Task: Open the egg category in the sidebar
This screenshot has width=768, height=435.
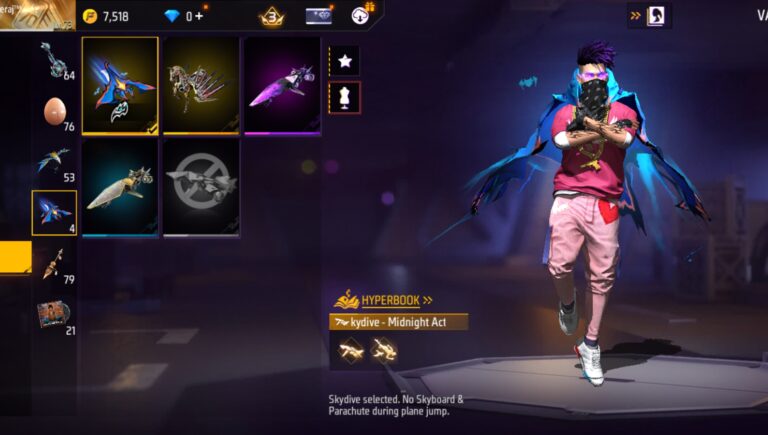Action: point(54,113)
